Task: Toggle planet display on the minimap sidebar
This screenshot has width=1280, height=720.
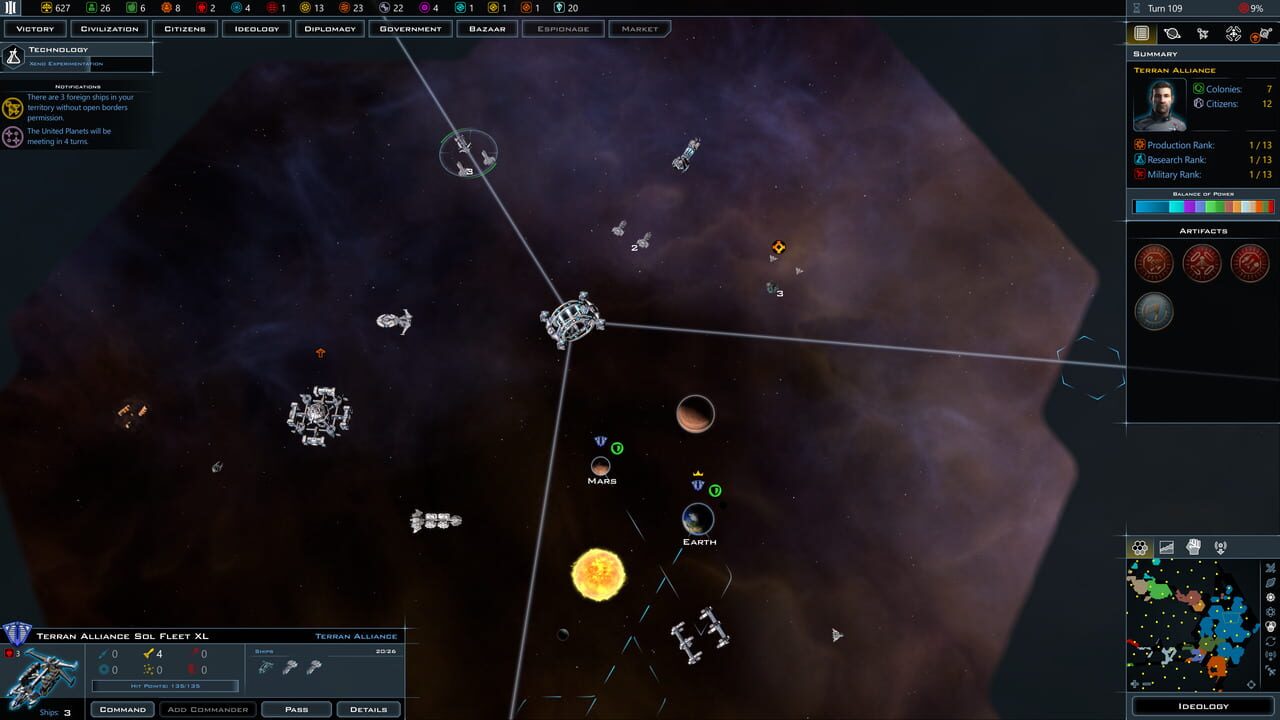Action: [1270, 583]
